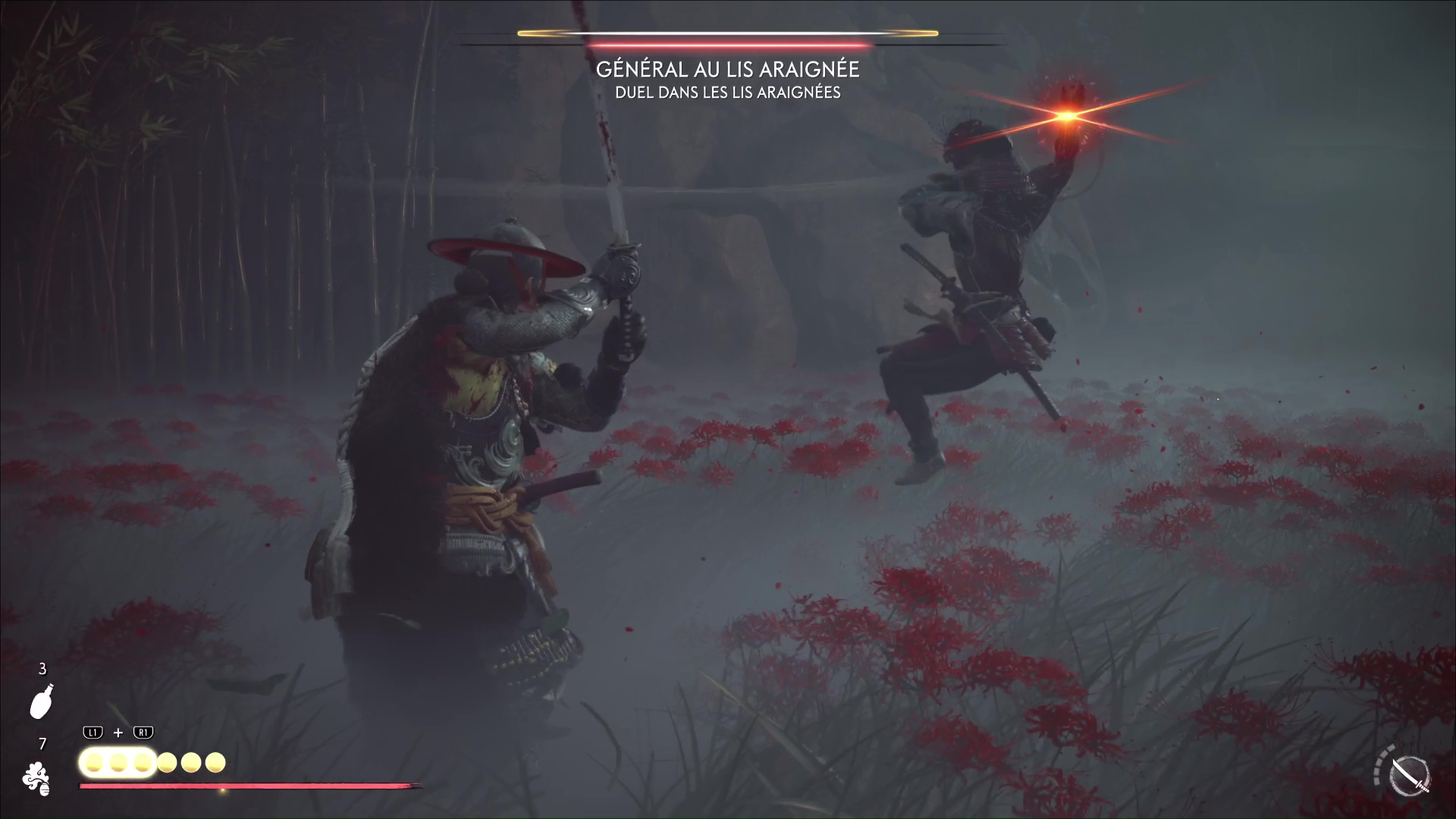The image size is (1456, 819).
Task: Use the smoke bomb quick-item icon
Action: tap(36, 779)
